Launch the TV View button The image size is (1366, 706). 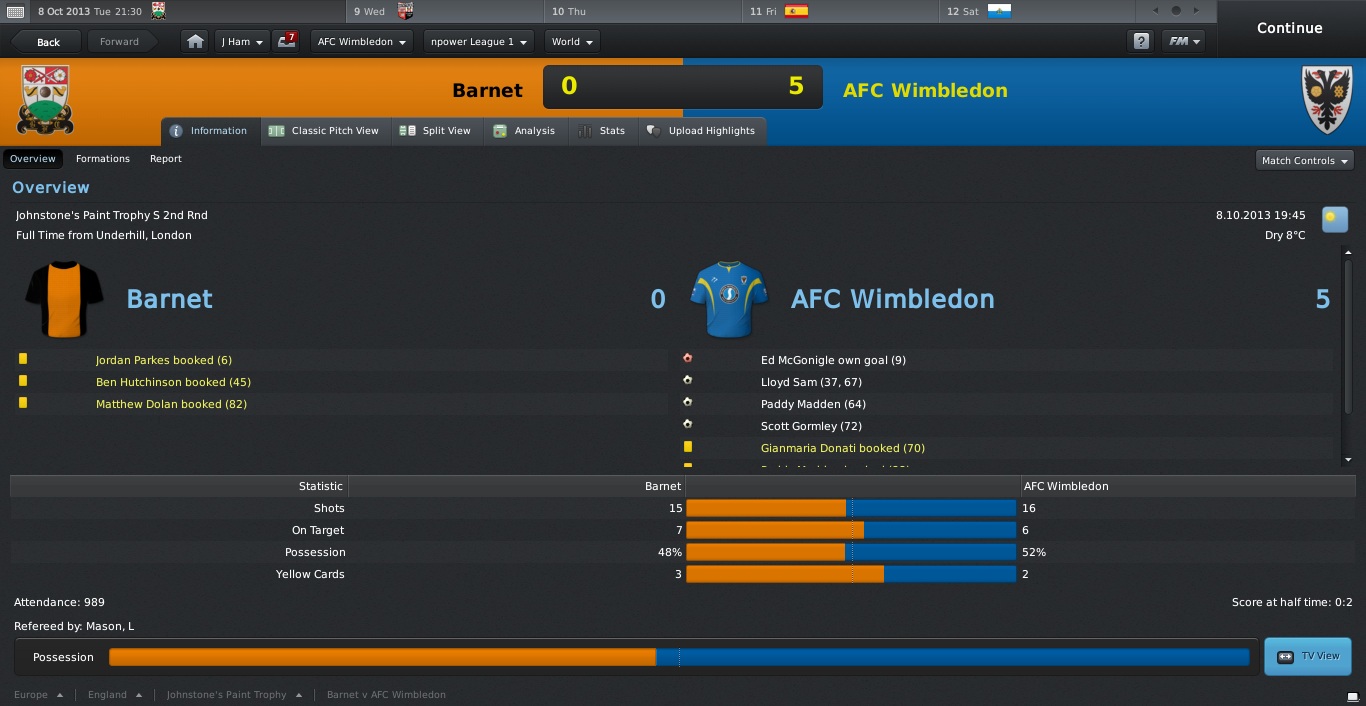1308,656
